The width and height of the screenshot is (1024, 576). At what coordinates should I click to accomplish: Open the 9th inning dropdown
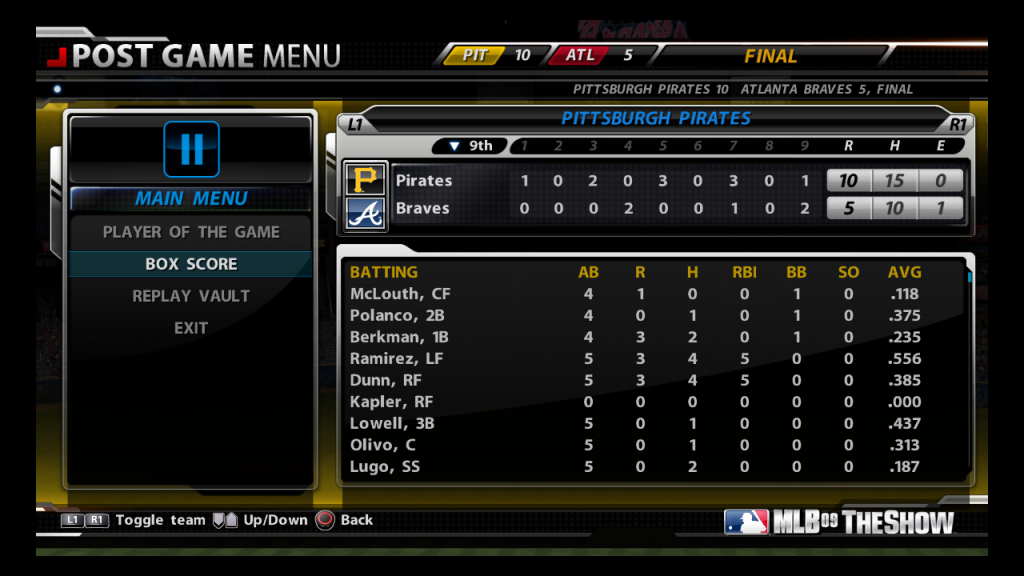pos(470,146)
